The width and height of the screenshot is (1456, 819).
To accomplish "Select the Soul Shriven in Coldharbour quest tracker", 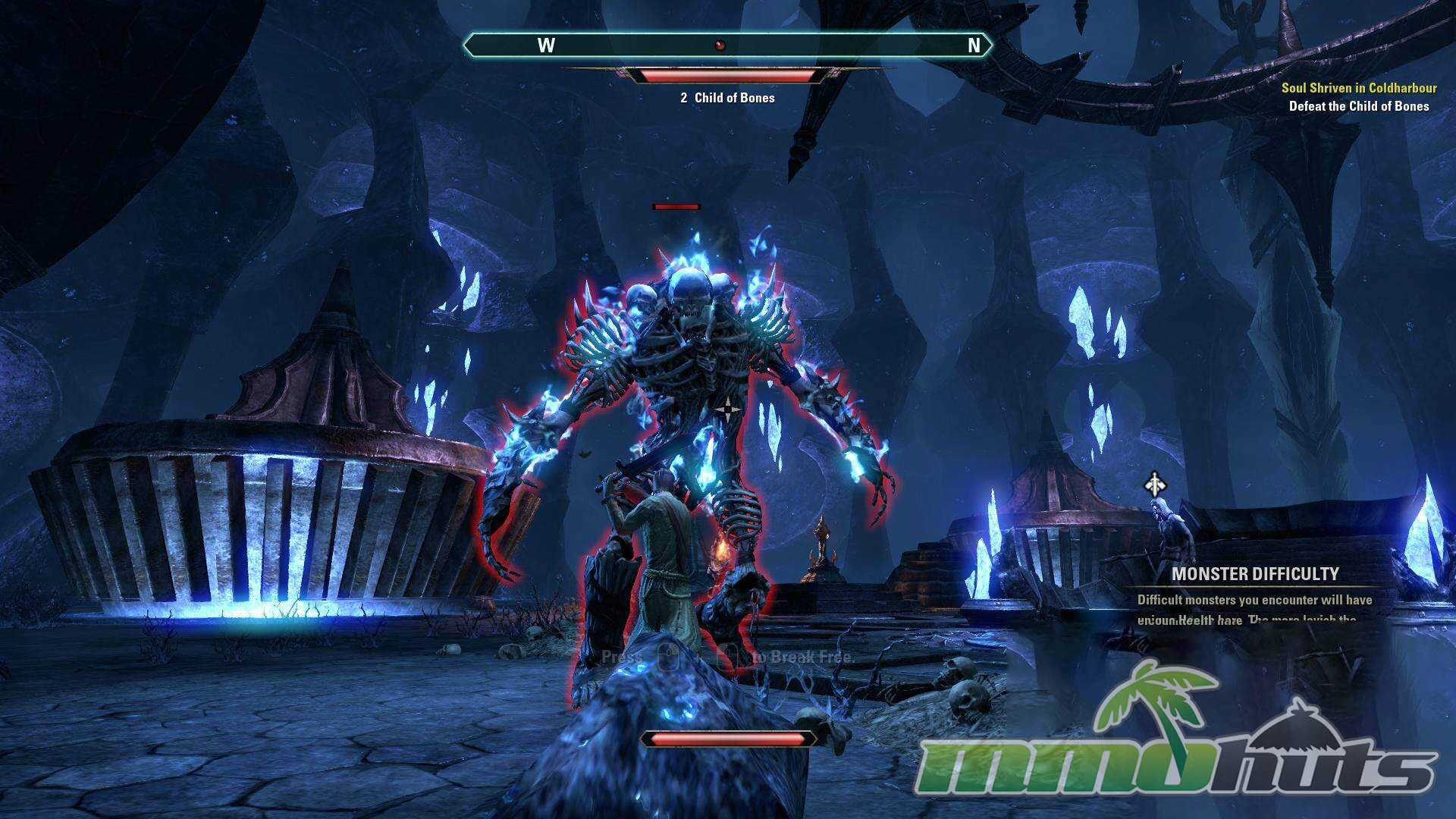I will tap(1359, 88).
